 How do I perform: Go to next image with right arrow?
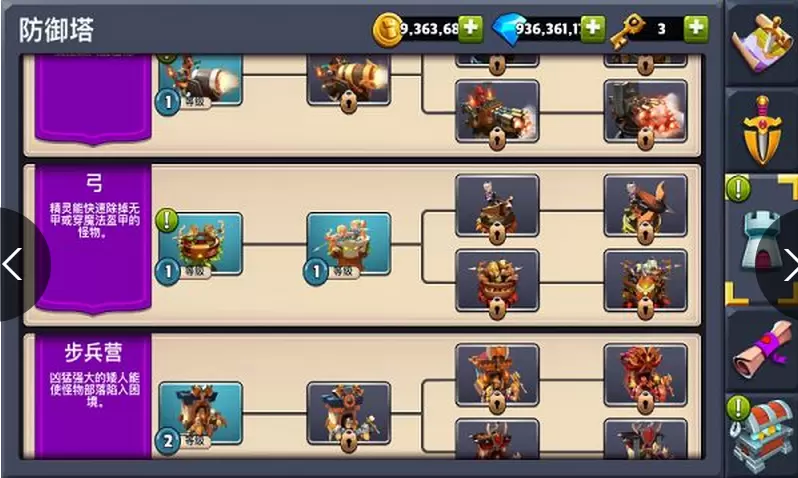pyautogui.click(x=785, y=265)
